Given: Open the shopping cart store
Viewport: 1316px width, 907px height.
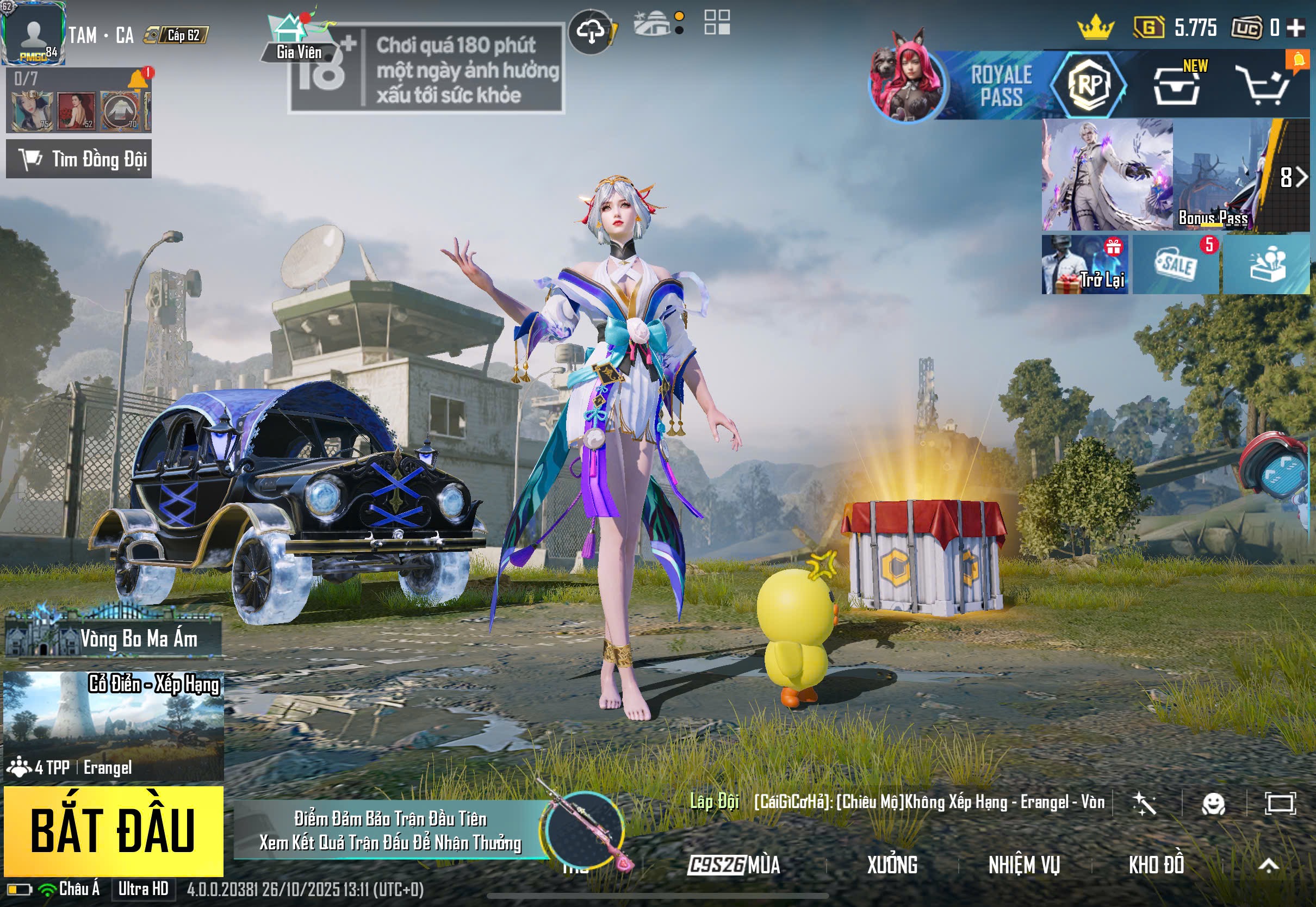Looking at the screenshot, I should 1266,86.
